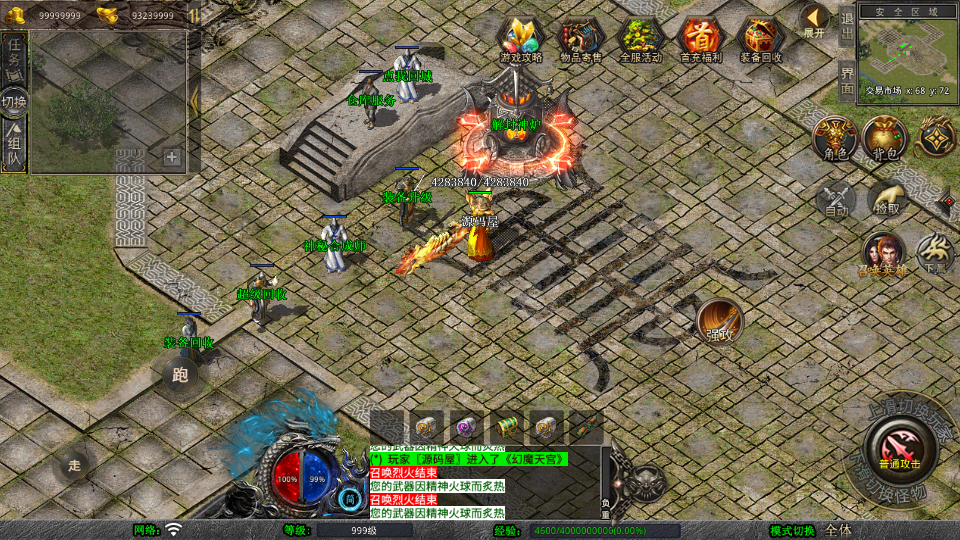
Task: Toggle 自动 auto-combat mode
Action: click(836, 201)
